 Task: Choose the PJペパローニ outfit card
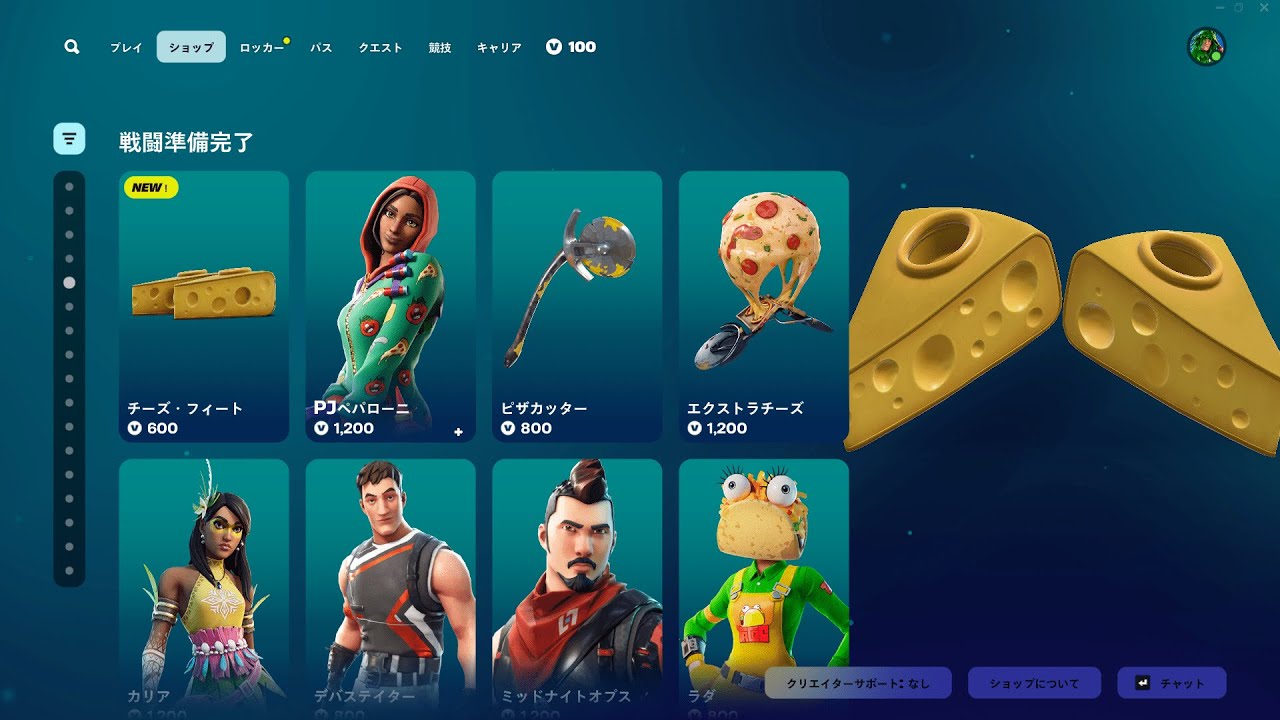pos(390,306)
